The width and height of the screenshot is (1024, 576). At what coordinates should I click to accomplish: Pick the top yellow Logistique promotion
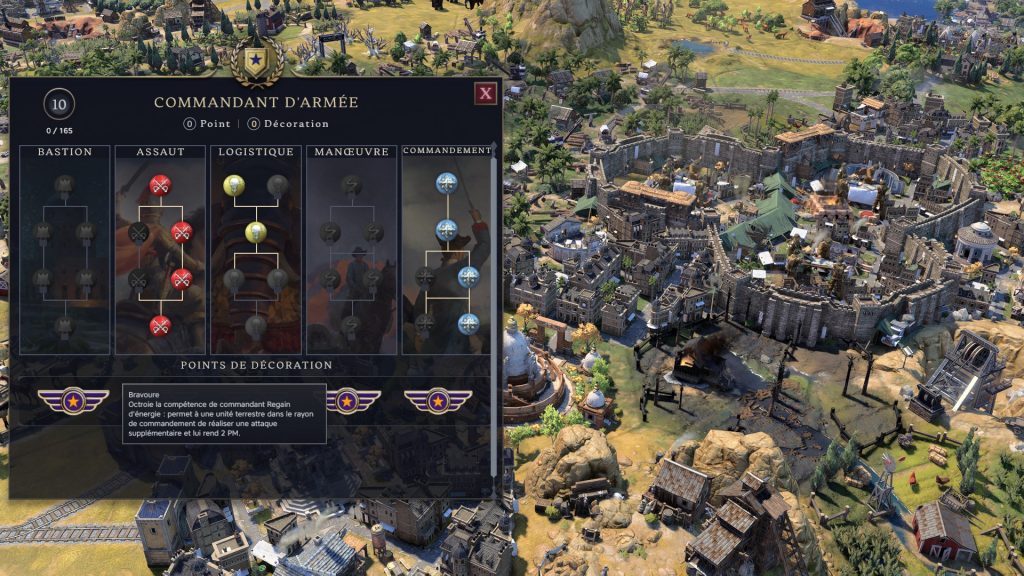(233, 184)
